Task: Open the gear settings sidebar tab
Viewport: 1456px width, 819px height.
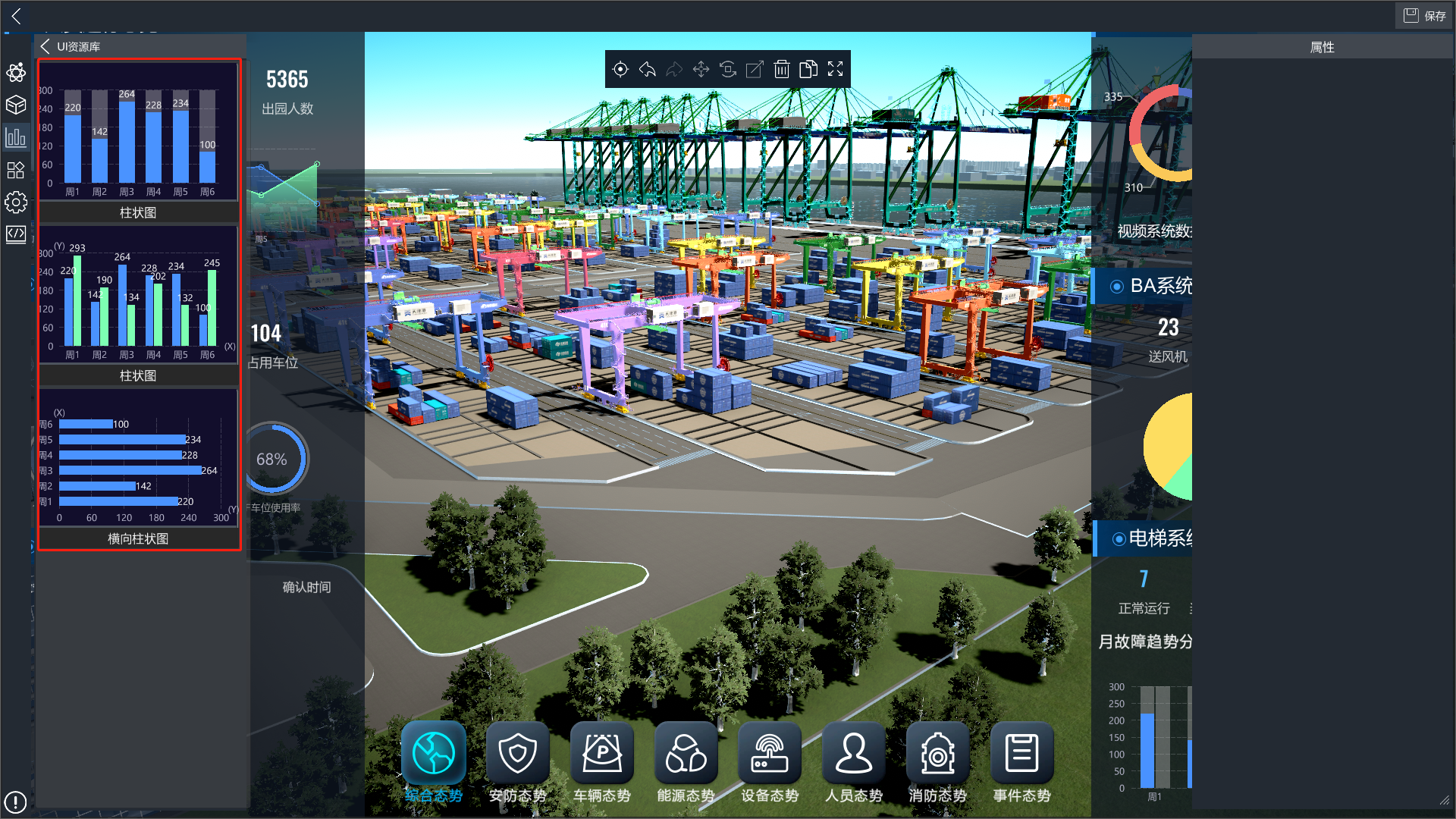Action: pyautogui.click(x=16, y=202)
